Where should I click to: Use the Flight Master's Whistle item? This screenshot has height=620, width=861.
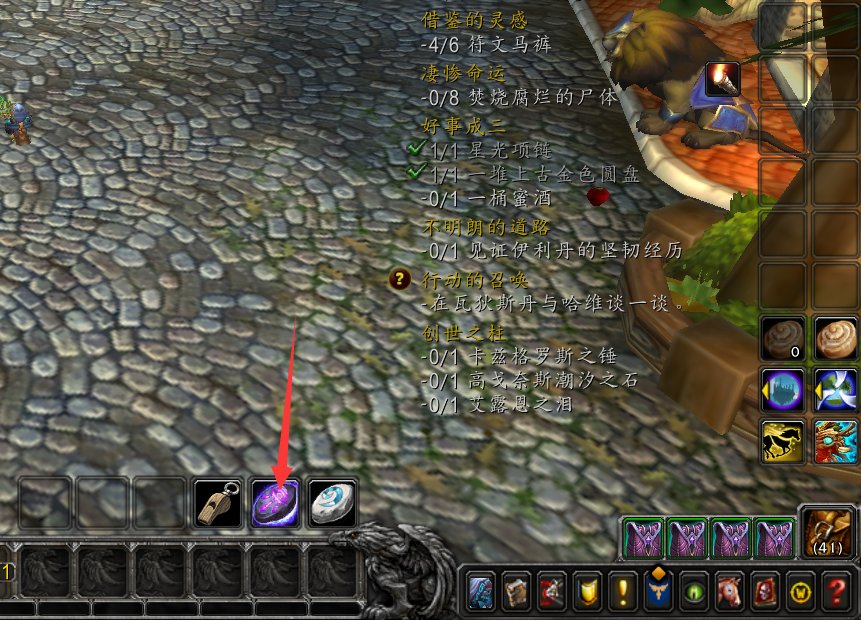point(217,502)
